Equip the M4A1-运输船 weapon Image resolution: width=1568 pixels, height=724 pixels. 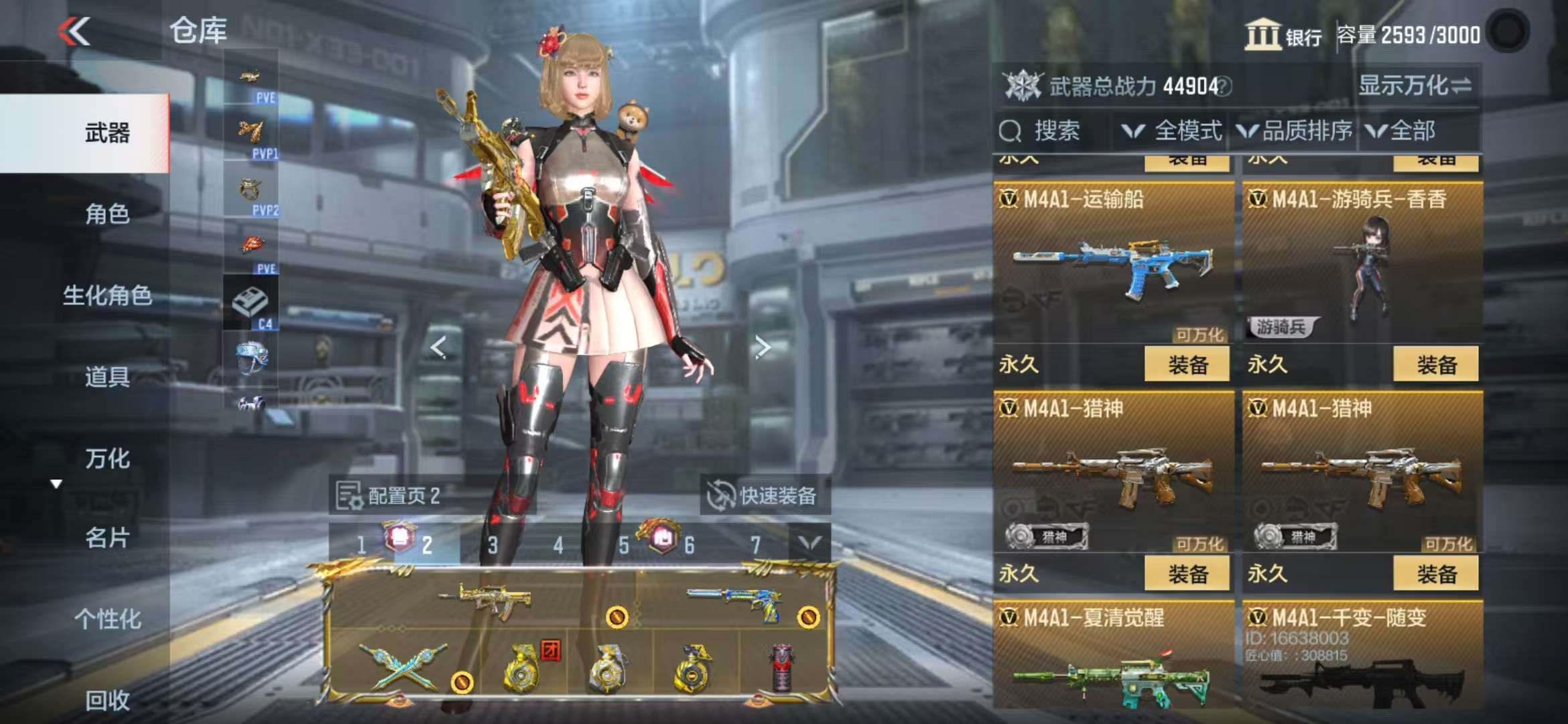click(x=1187, y=365)
